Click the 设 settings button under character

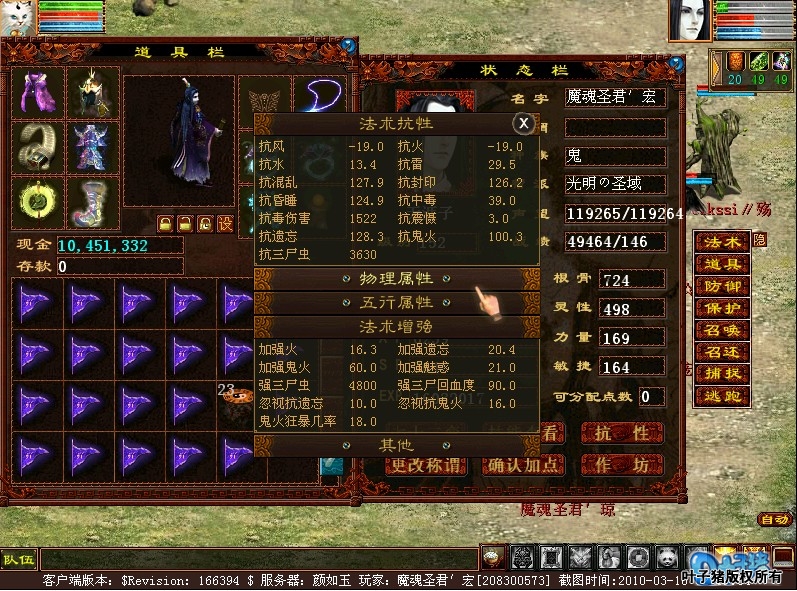(225, 222)
